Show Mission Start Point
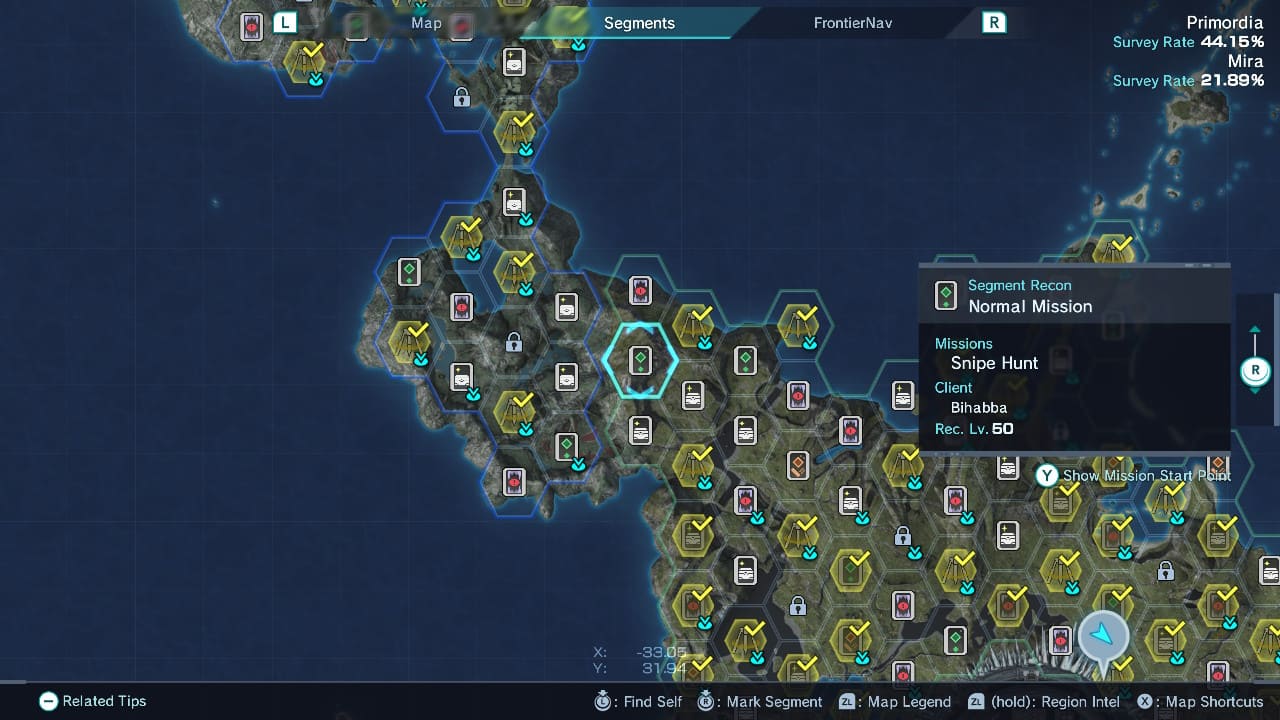Viewport: 1280px width, 720px height. click(1134, 476)
